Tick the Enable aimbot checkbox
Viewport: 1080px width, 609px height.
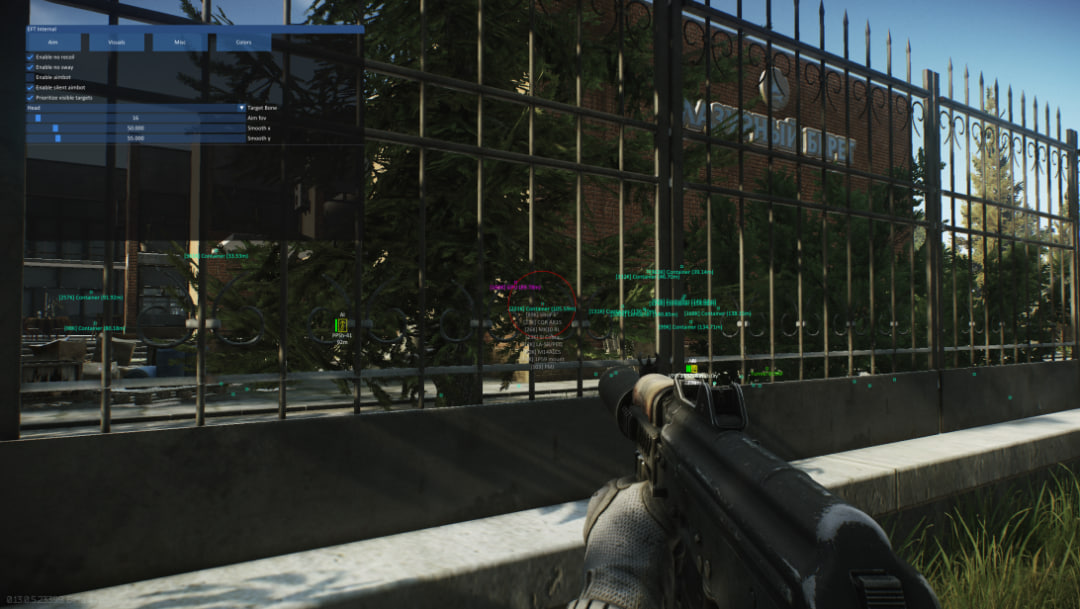(29, 77)
